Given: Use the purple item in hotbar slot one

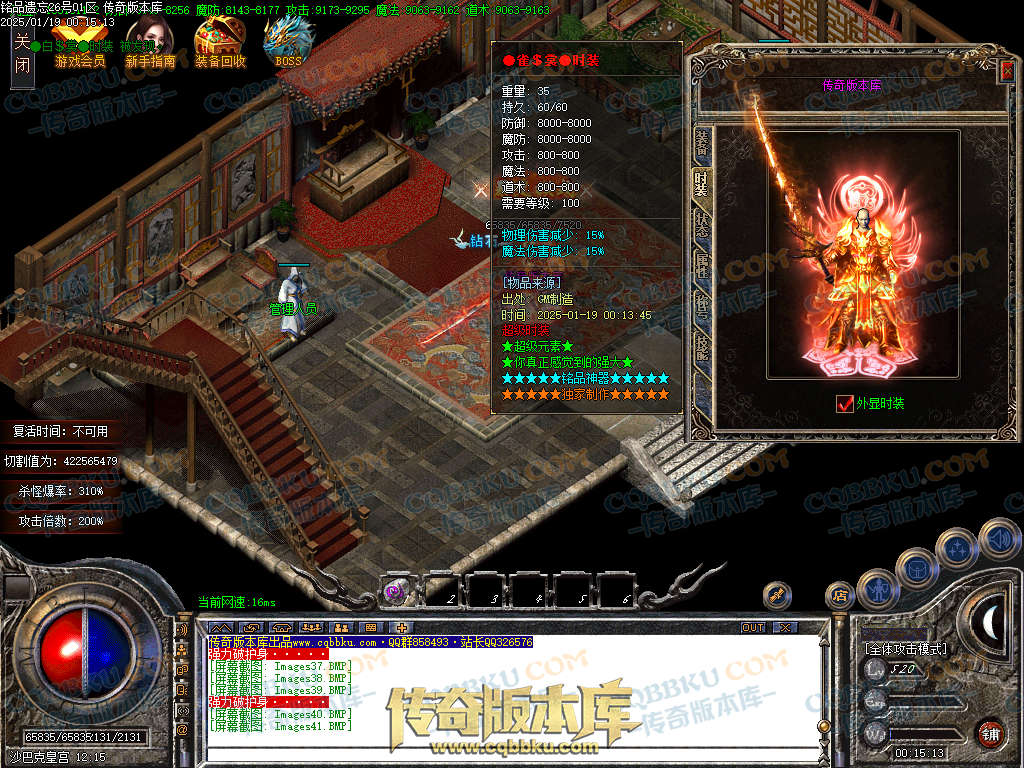Looking at the screenshot, I should [x=394, y=591].
